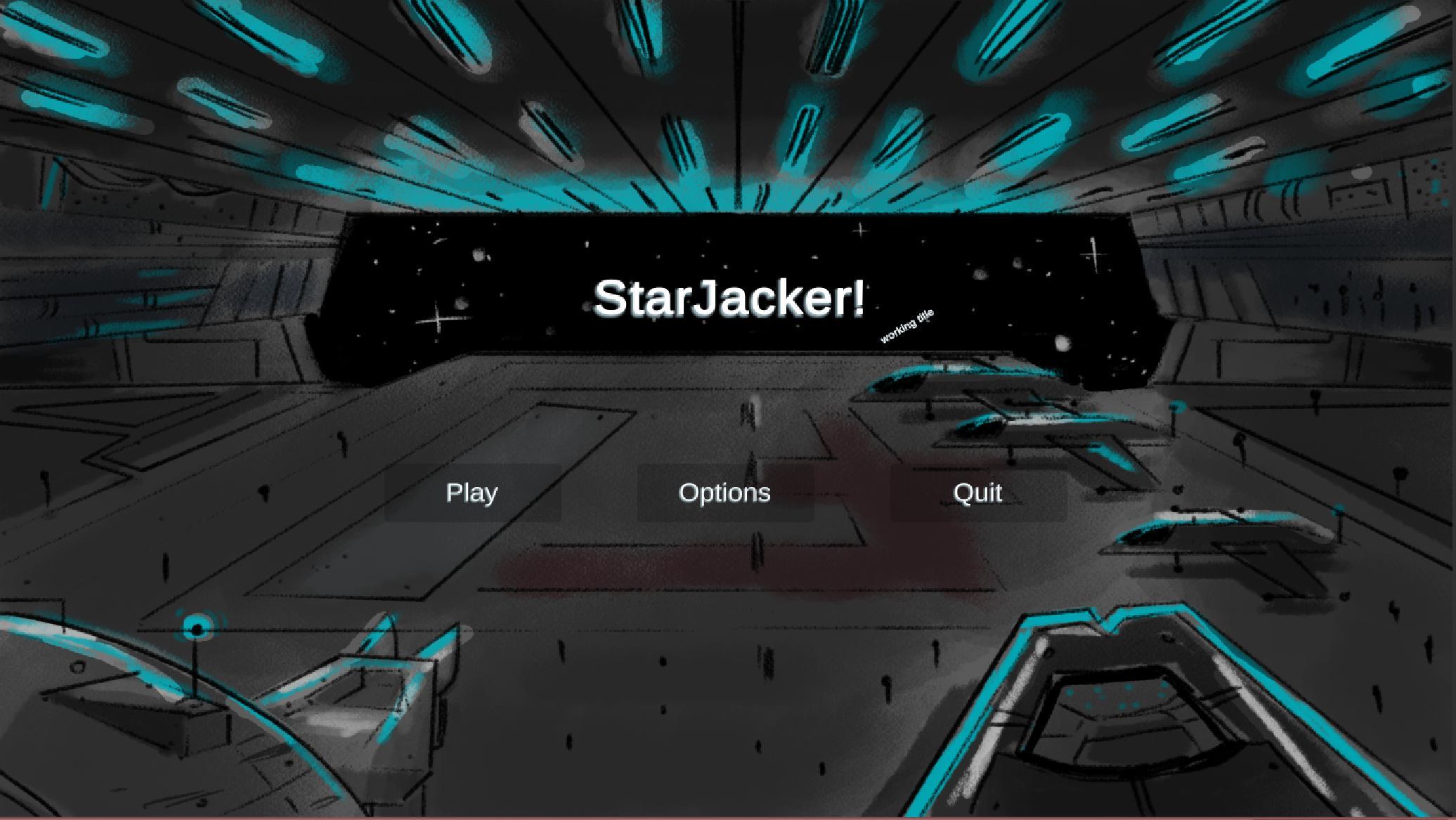Click the Quit button
The height and width of the screenshot is (820, 1456).
(977, 493)
